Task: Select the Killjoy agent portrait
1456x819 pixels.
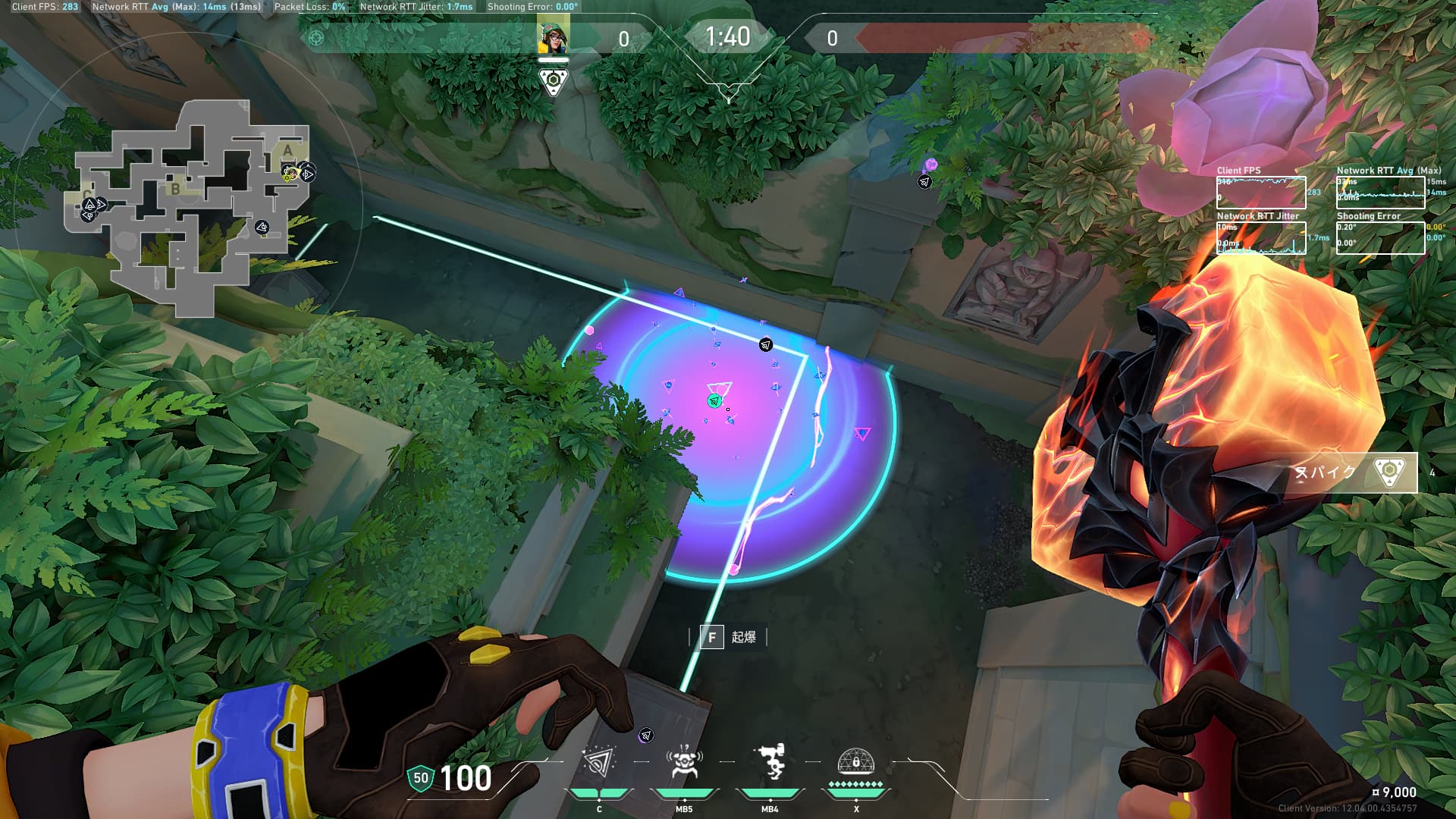Action: coord(554,36)
